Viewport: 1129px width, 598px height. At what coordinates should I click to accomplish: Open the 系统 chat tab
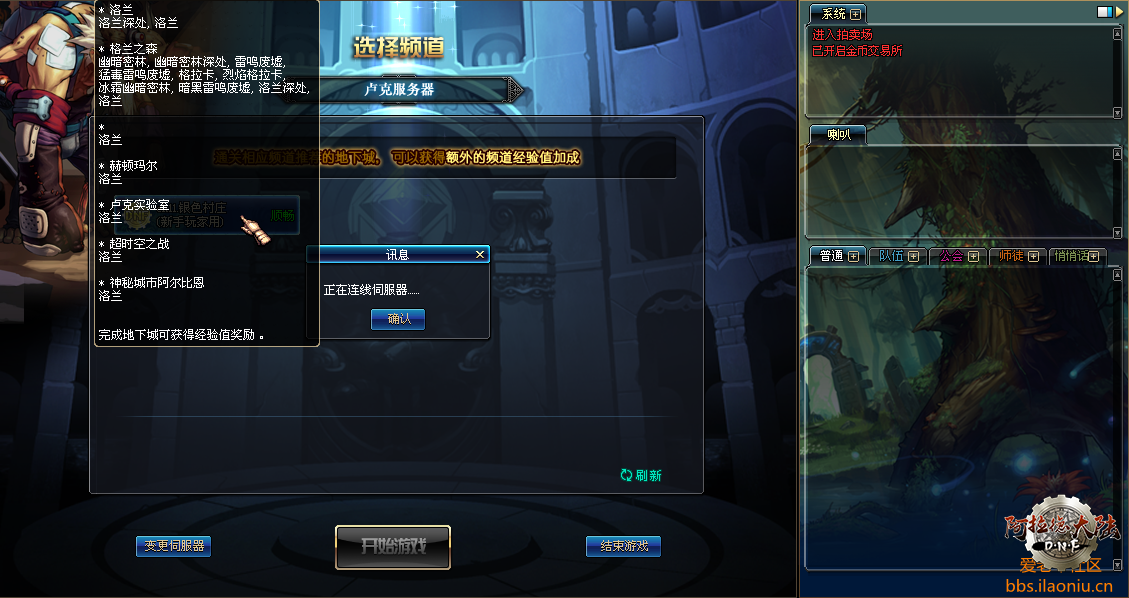(x=833, y=14)
